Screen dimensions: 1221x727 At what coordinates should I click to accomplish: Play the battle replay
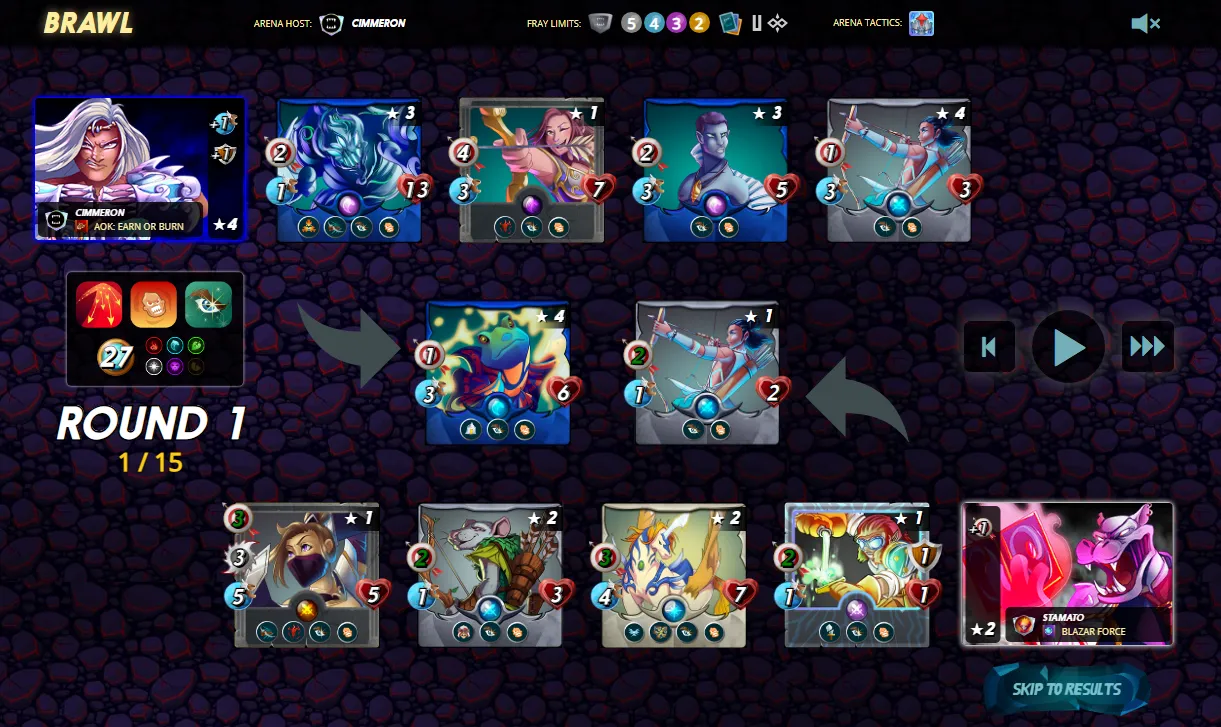[1068, 347]
